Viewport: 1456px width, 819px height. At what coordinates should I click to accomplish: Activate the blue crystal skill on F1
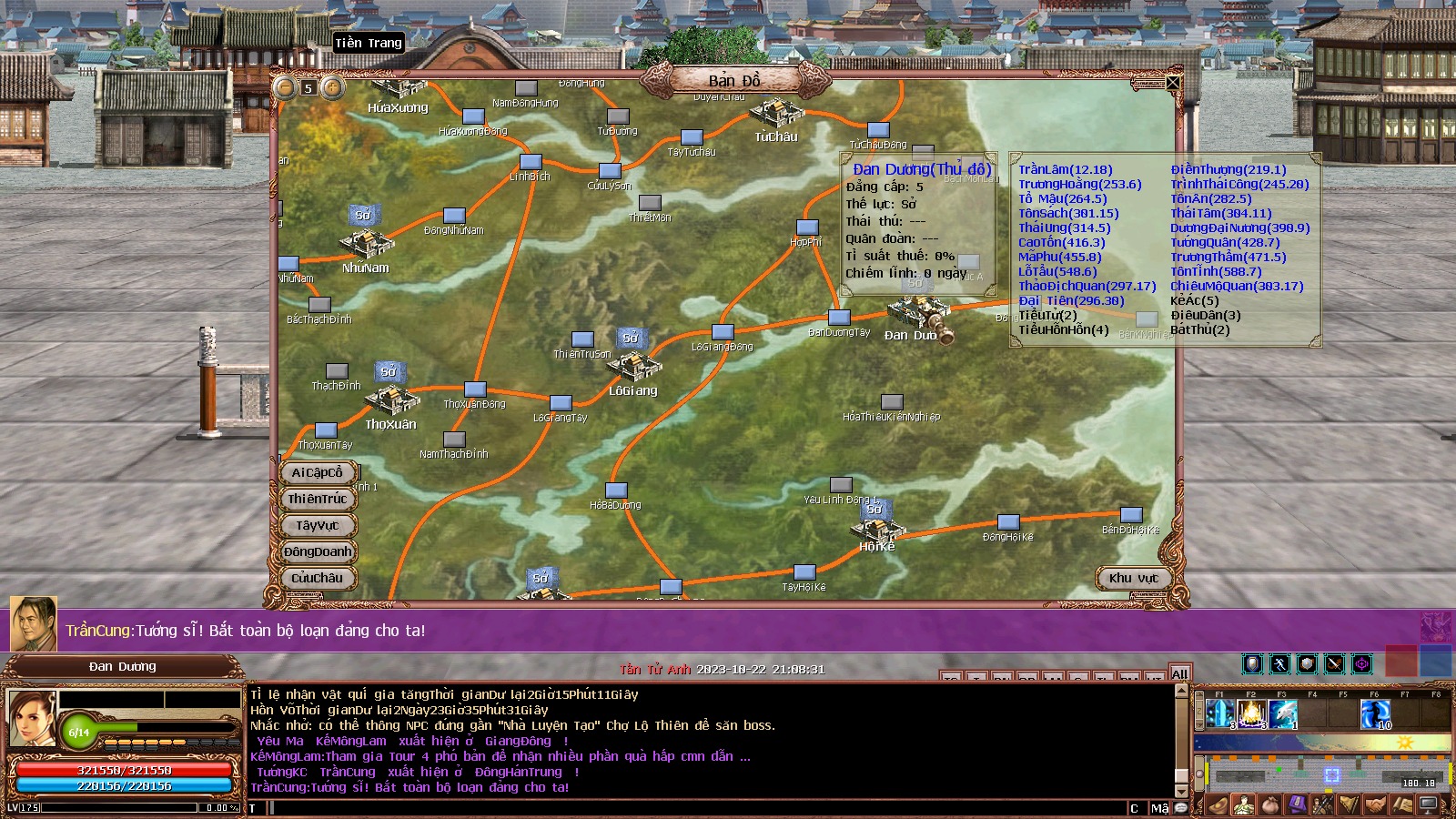[x=1220, y=714]
